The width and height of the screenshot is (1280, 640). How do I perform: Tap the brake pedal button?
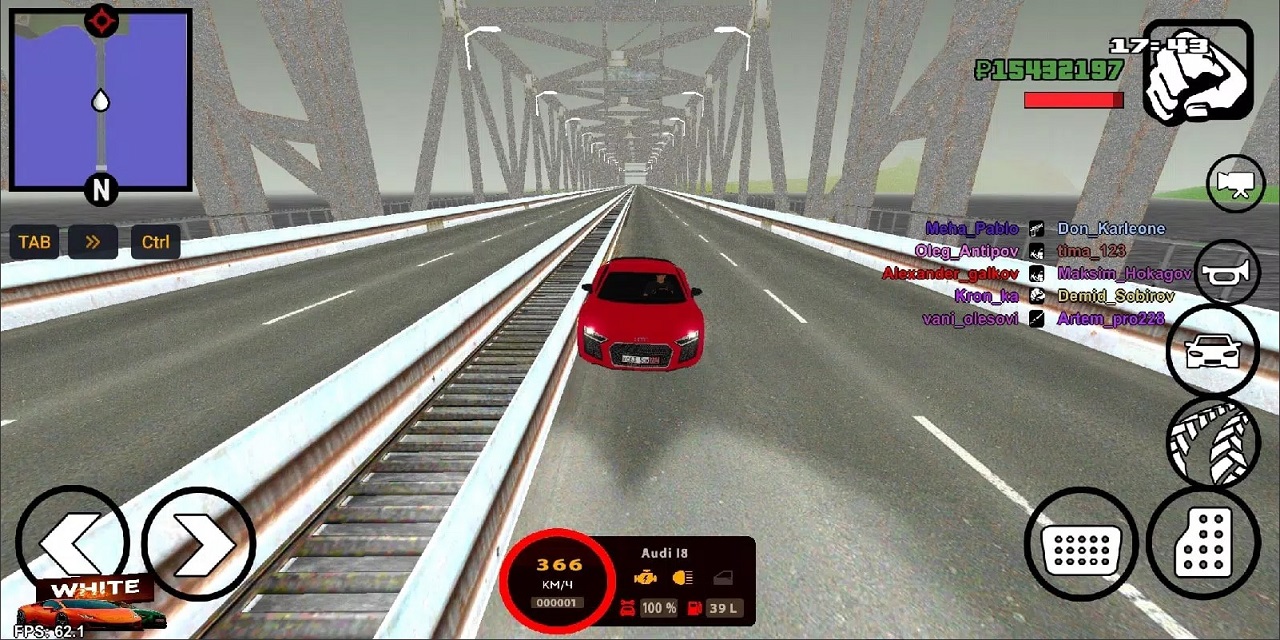coord(1081,545)
